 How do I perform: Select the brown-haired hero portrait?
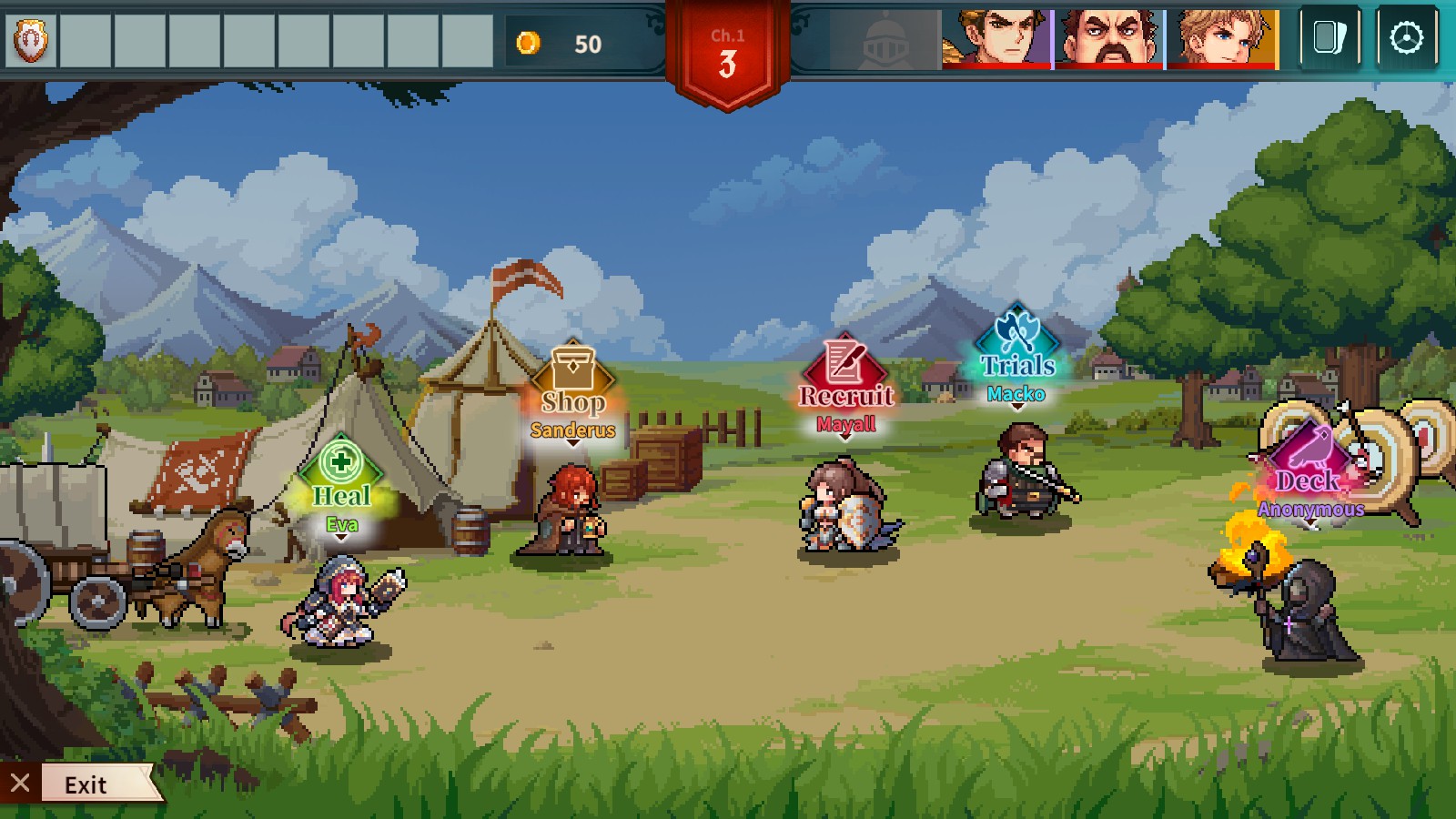click(x=996, y=39)
